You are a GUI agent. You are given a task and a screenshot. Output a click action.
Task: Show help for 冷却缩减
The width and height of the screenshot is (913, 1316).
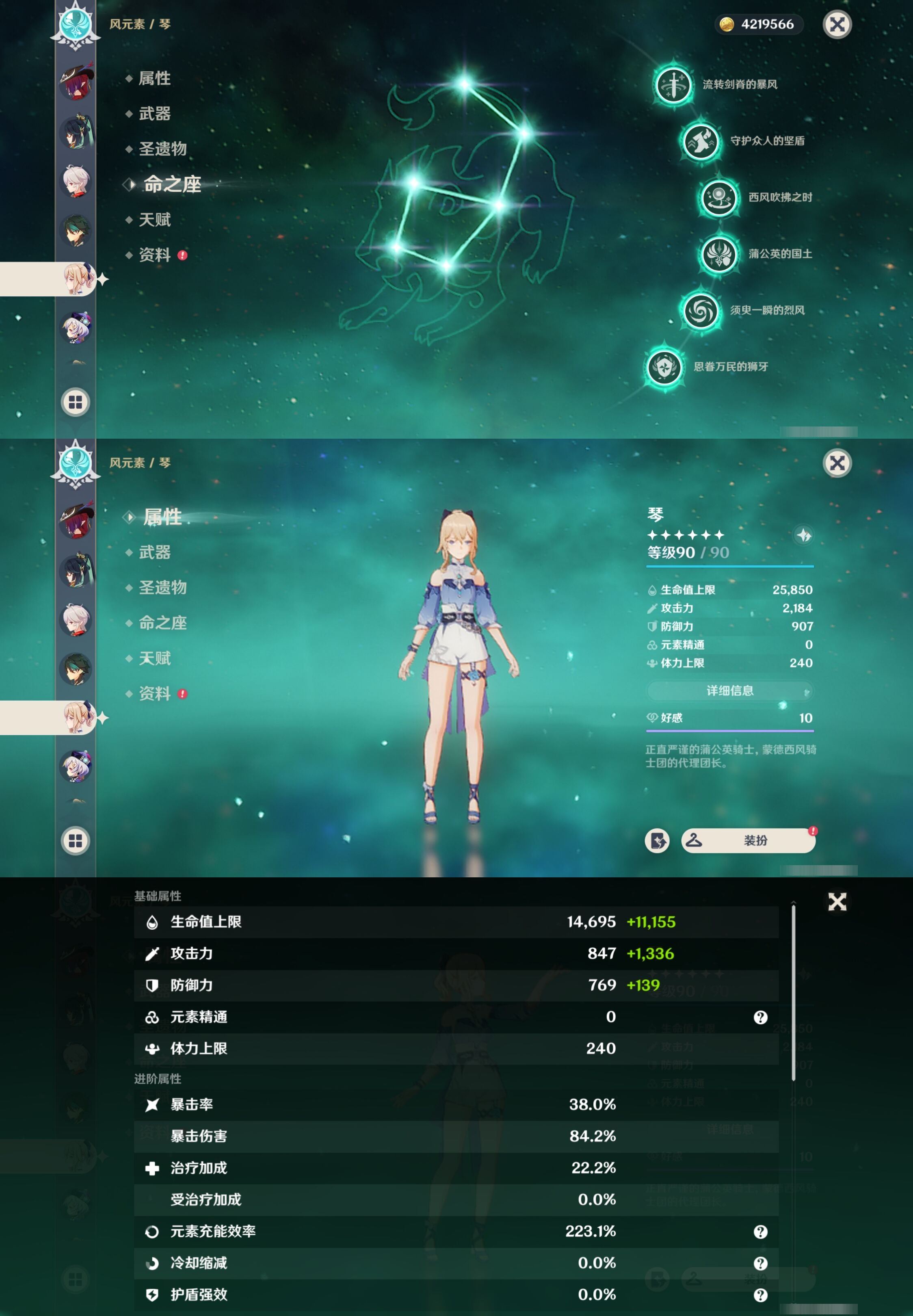[x=760, y=1263]
